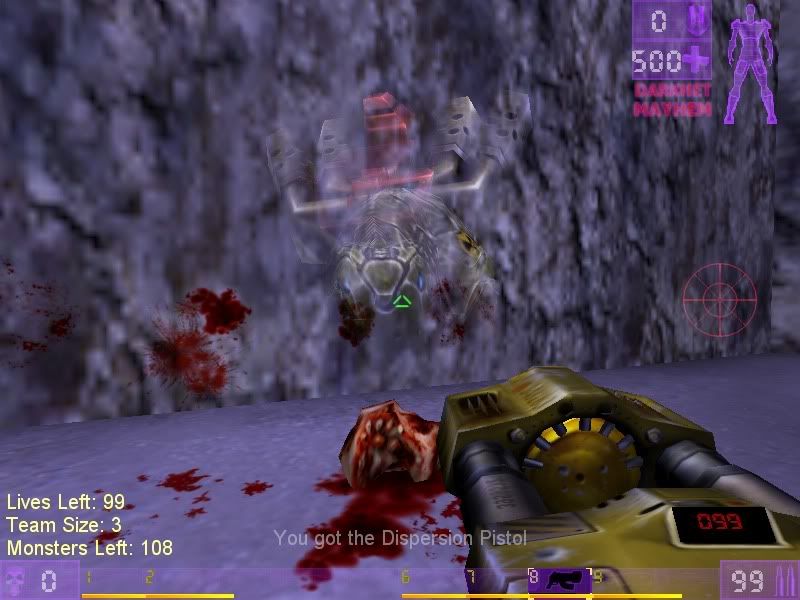Choose weapon slot 1 in the weapon bar

pyautogui.click(x=113, y=581)
